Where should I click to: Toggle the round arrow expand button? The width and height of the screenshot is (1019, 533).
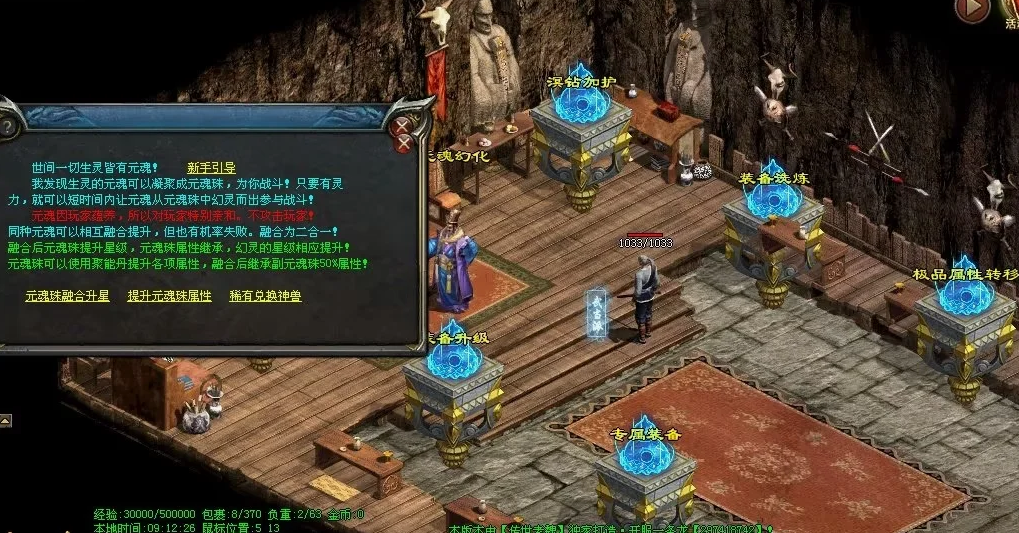971,10
